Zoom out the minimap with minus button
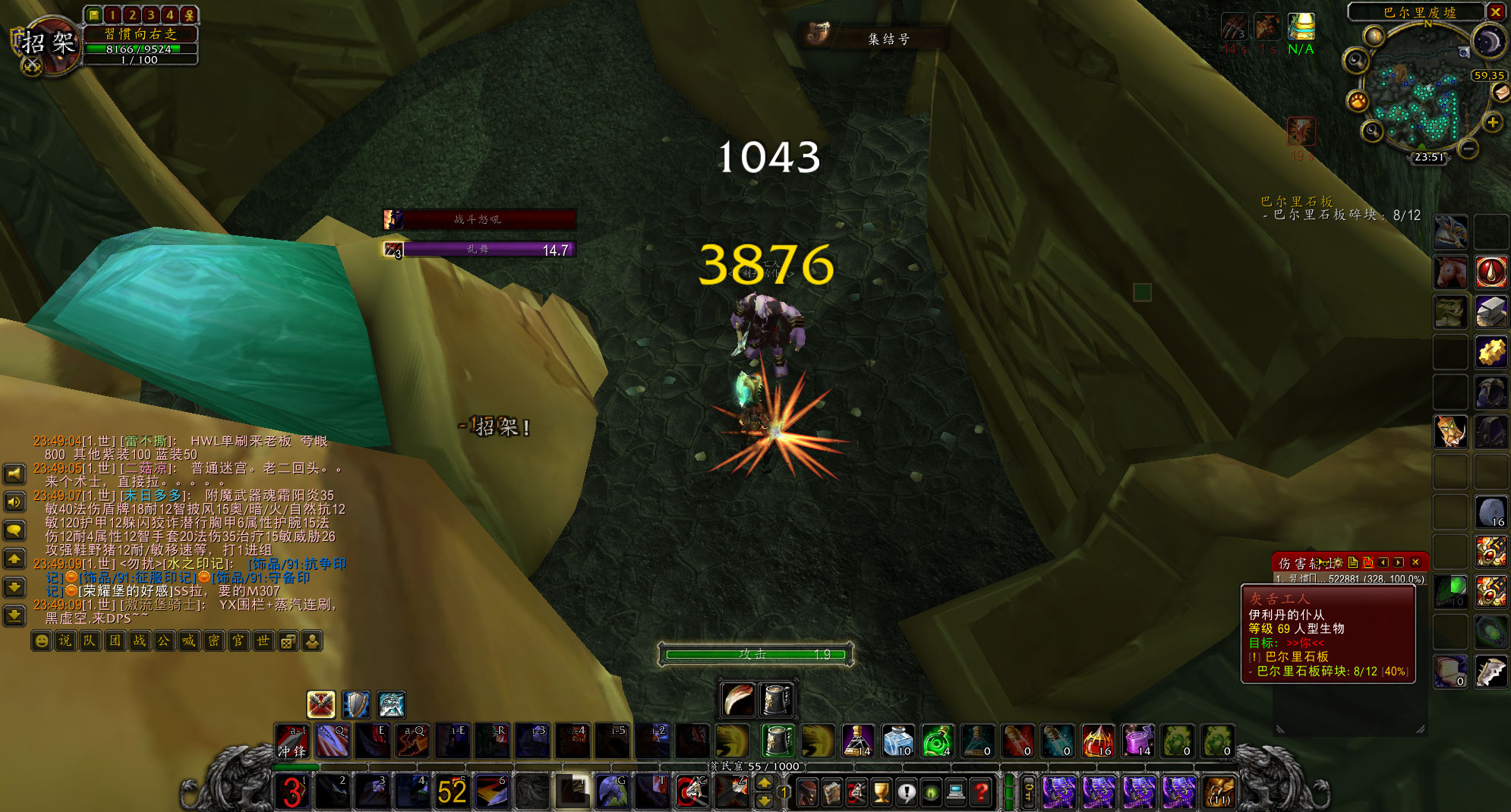Screen dimensions: 1511x812 point(1468,149)
